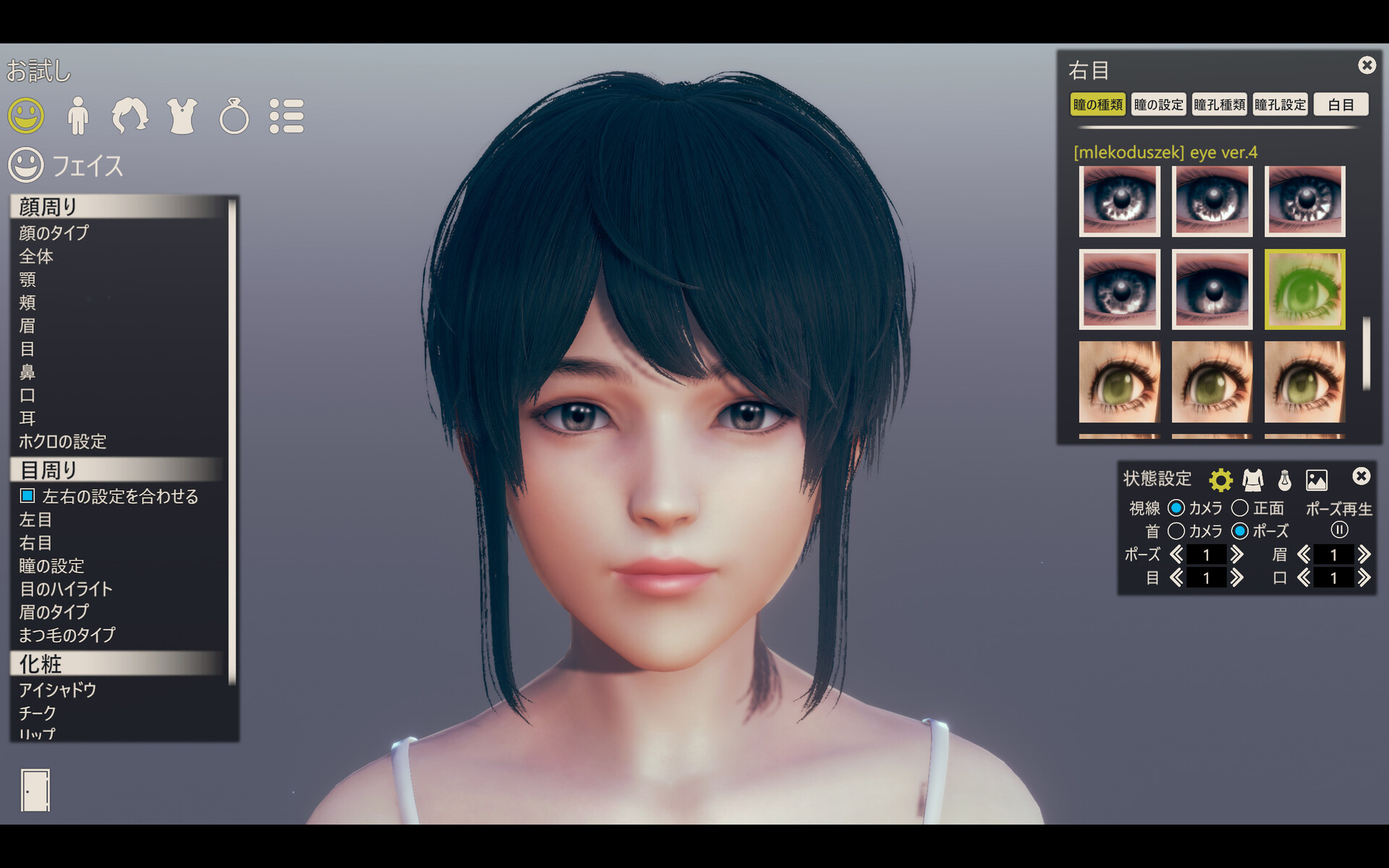
Task: Select the smiley Face category icon
Action: tap(27, 114)
